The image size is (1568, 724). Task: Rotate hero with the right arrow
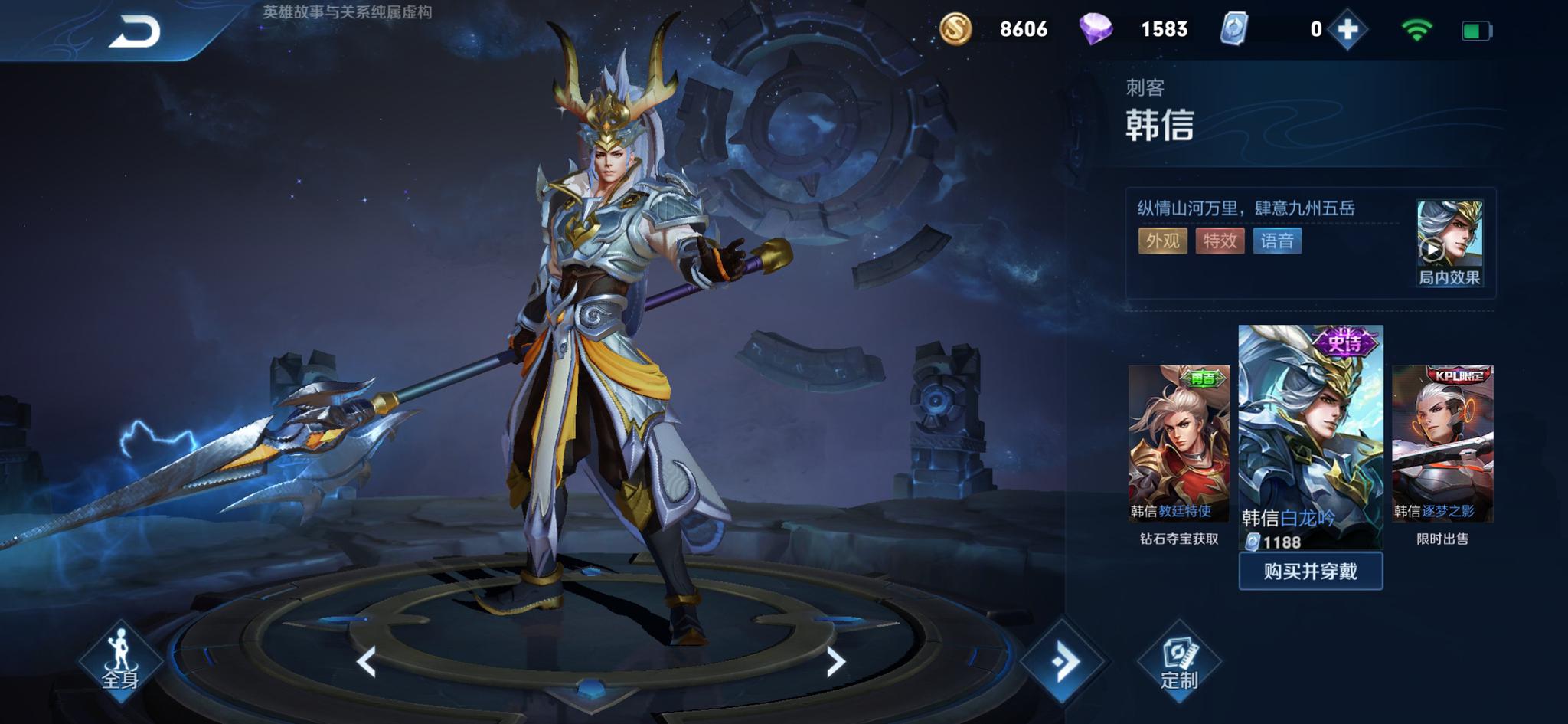pyautogui.click(x=835, y=662)
